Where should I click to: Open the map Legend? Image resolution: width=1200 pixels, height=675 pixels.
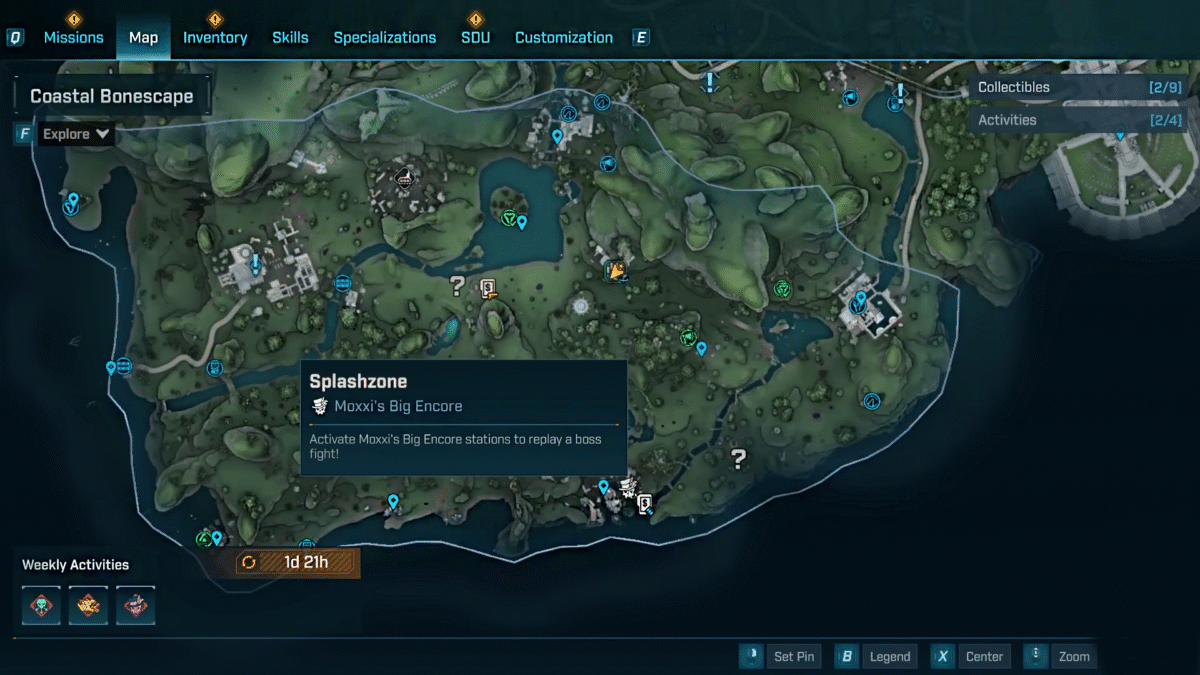pyautogui.click(x=876, y=656)
